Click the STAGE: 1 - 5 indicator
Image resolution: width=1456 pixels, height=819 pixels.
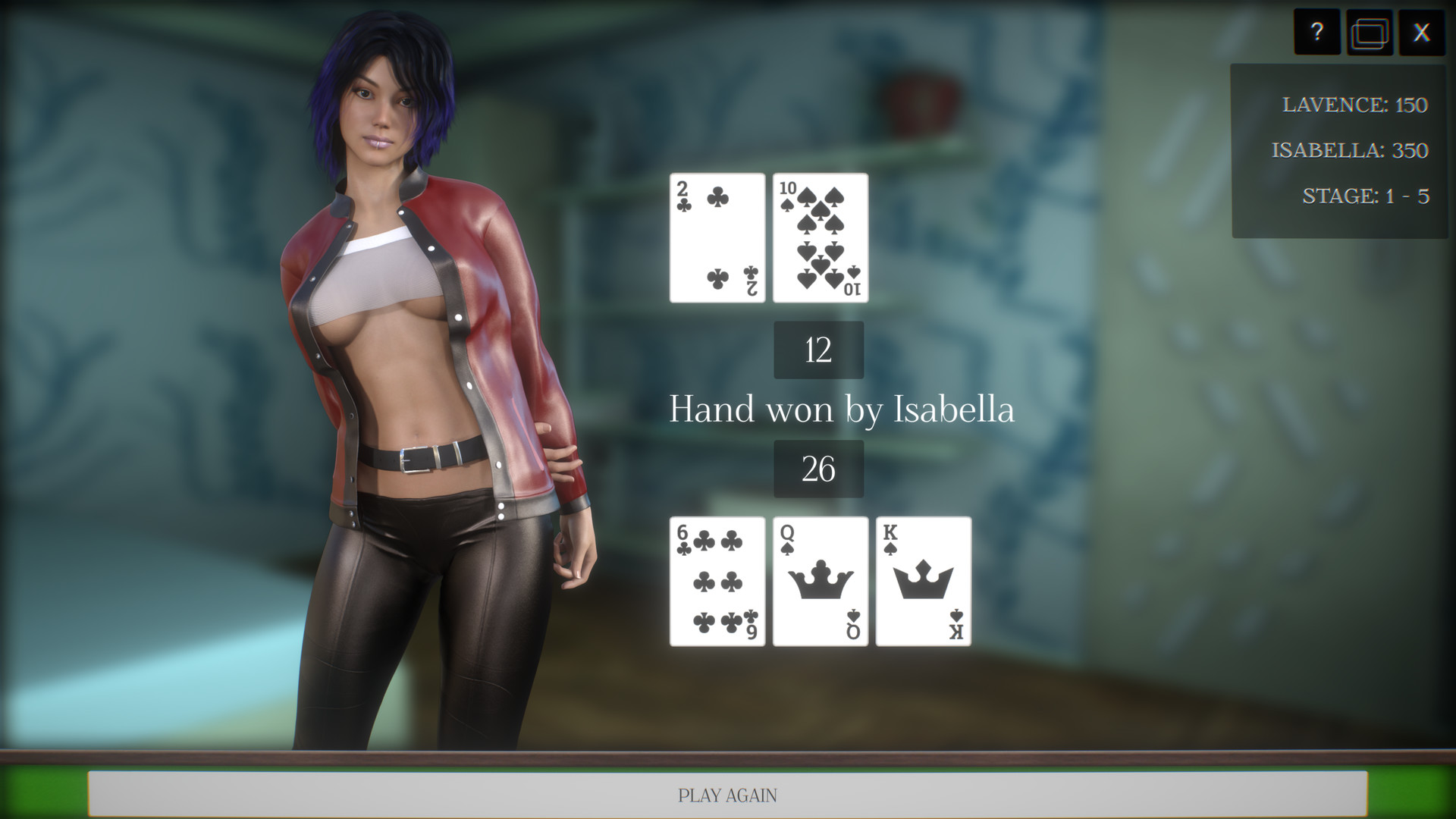[x=1365, y=196]
